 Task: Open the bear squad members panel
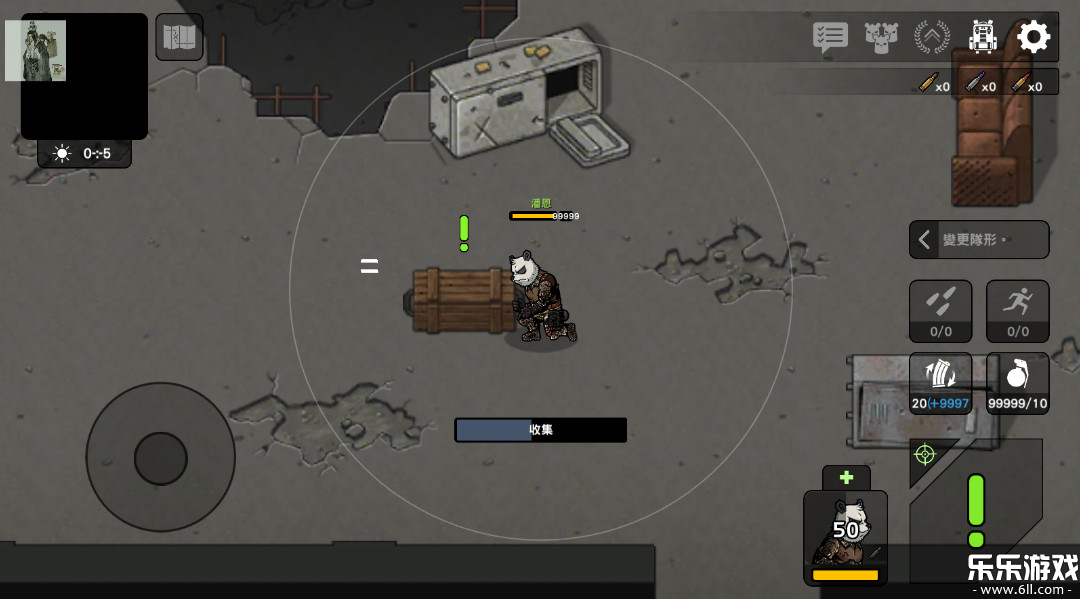click(x=881, y=38)
